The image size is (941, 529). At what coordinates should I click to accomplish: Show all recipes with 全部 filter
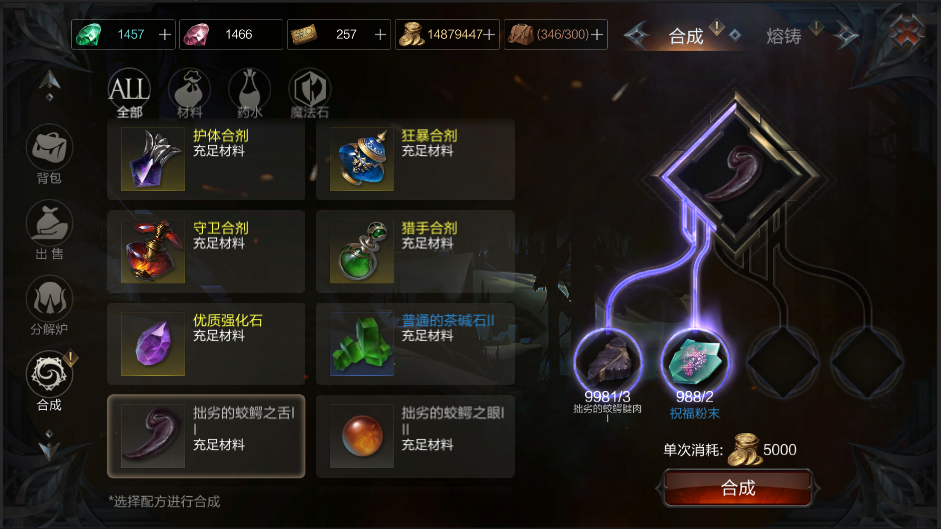point(129,91)
